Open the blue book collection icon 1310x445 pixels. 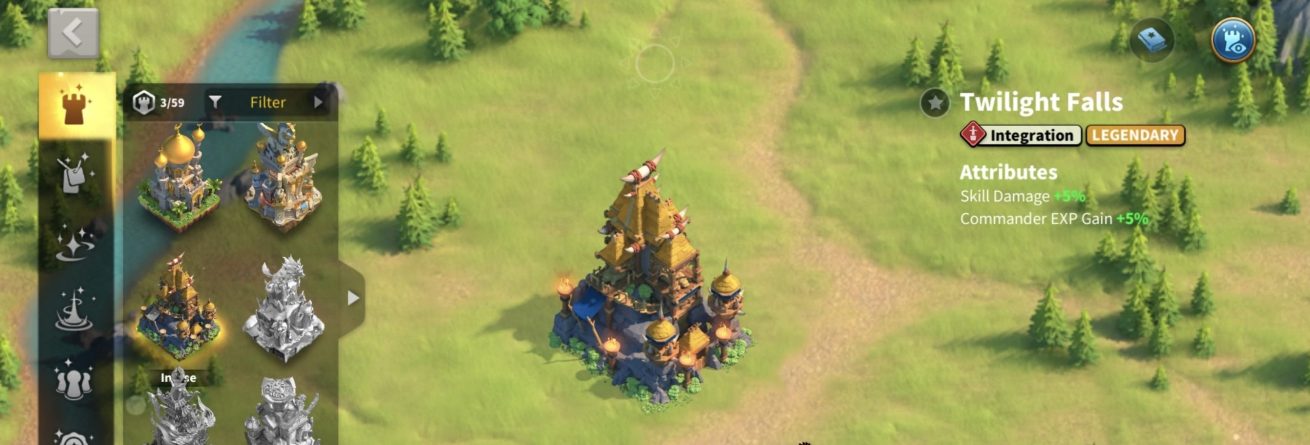[1152, 41]
